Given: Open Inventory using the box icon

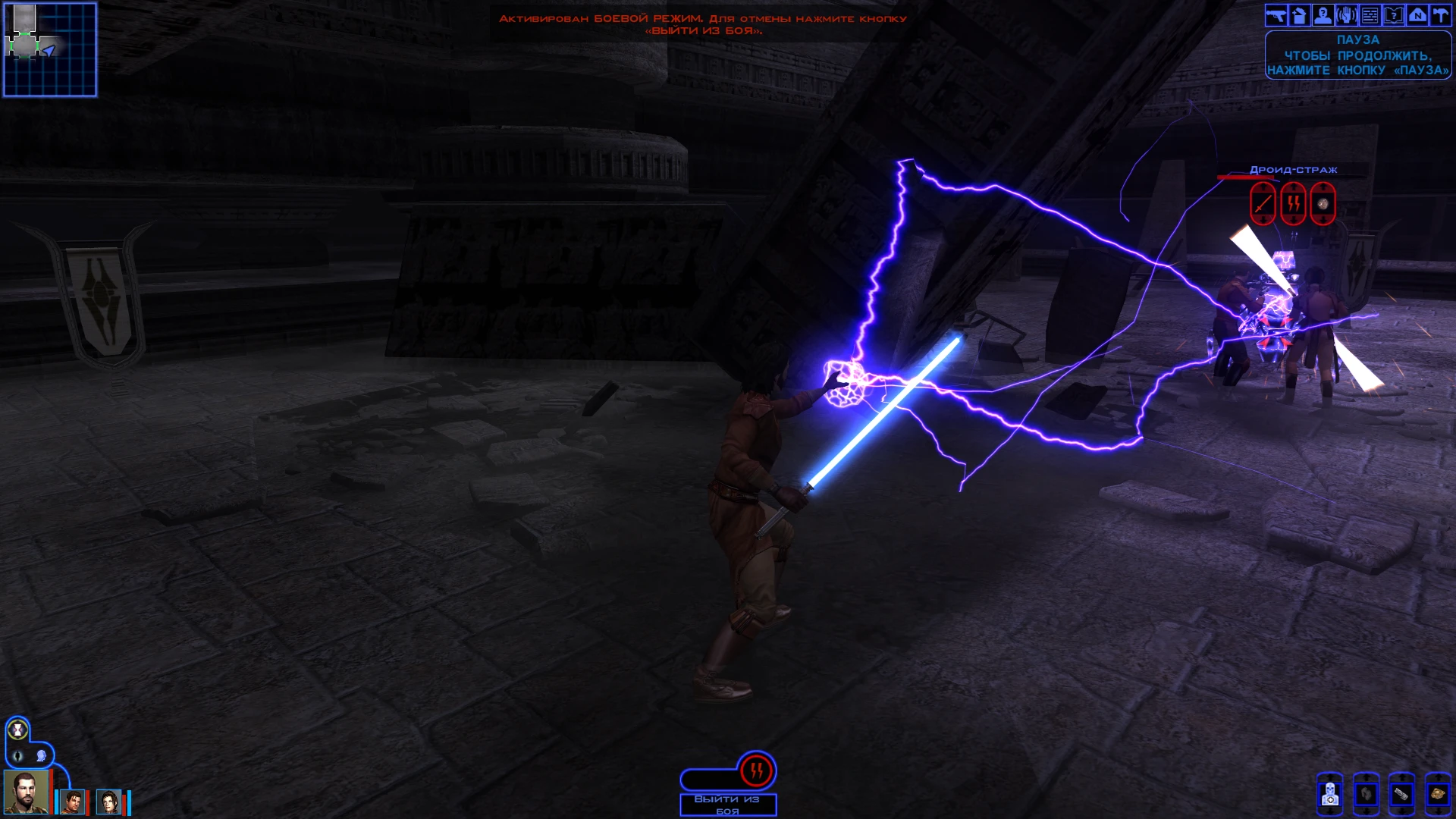Looking at the screenshot, I should 1299,15.
